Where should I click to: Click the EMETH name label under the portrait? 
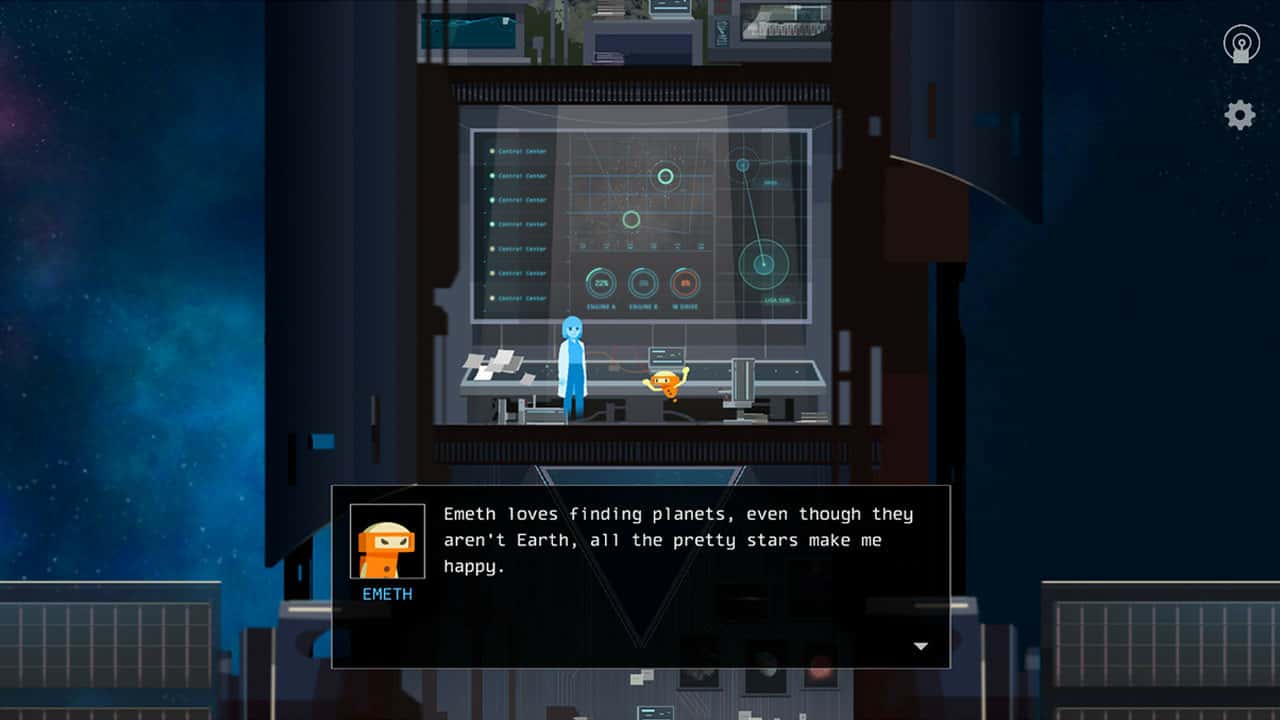pyautogui.click(x=386, y=593)
